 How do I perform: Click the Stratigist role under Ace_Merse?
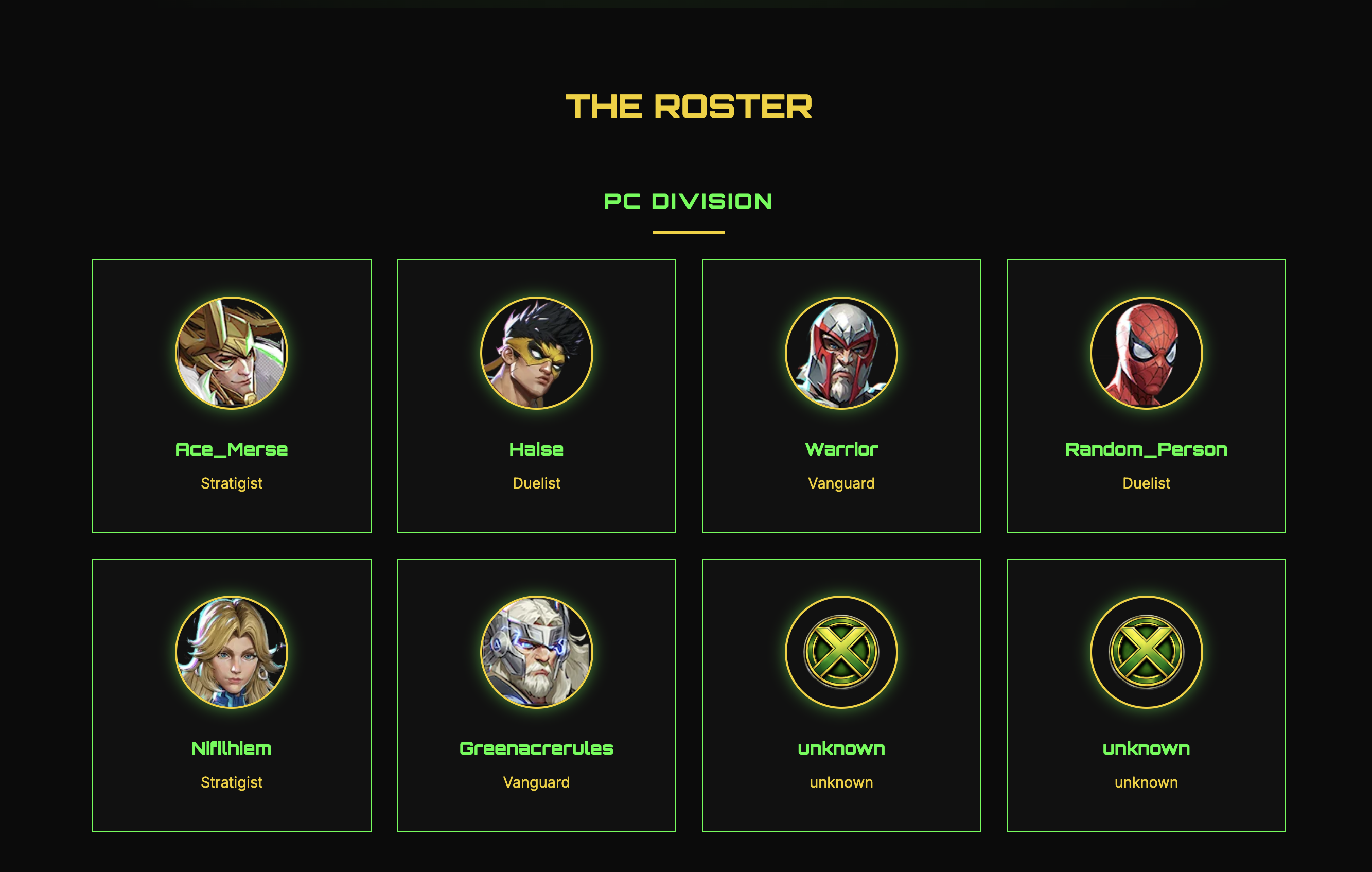click(232, 483)
